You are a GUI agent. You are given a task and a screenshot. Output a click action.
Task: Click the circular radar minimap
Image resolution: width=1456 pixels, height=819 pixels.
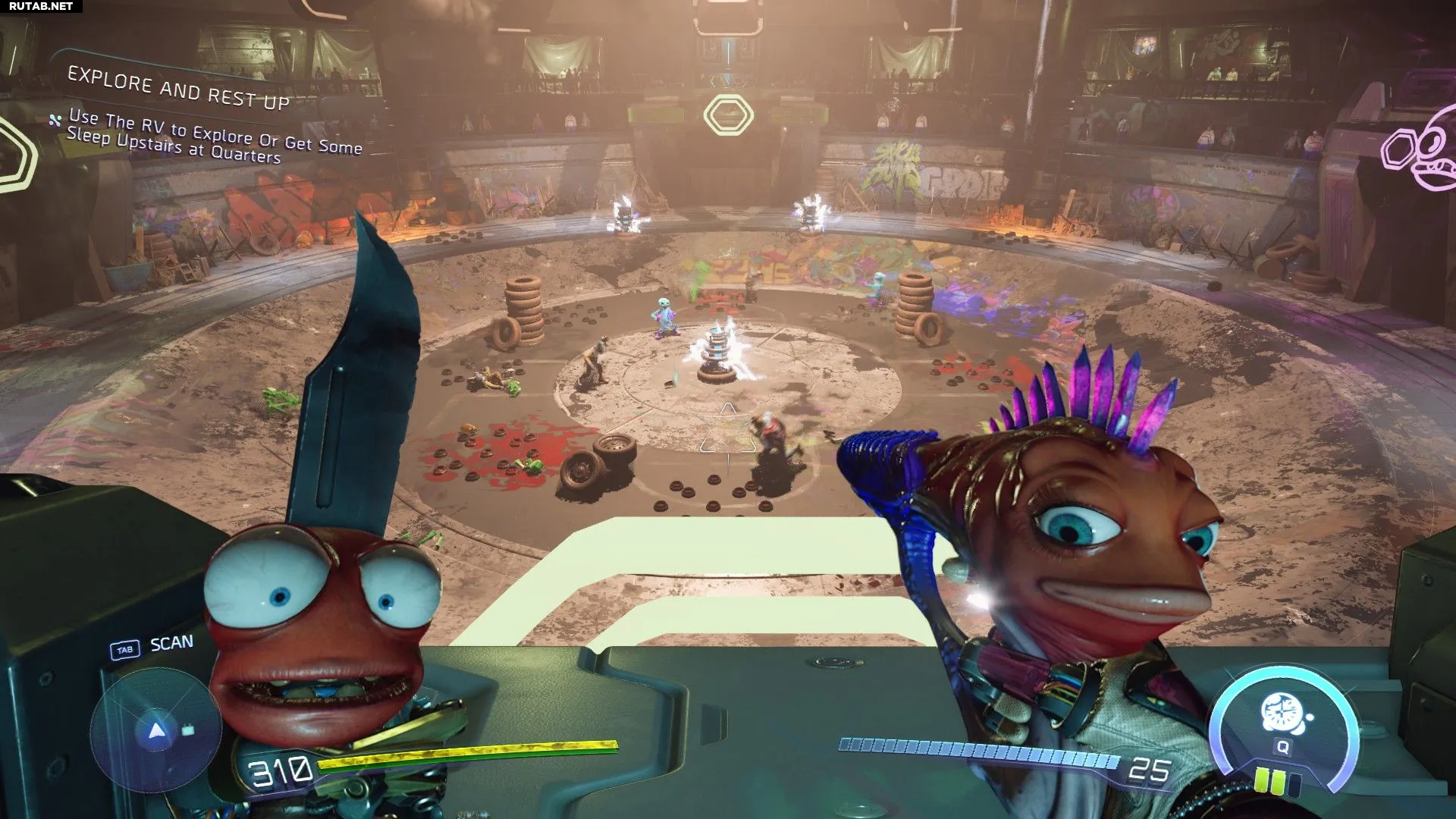[156, 730]
